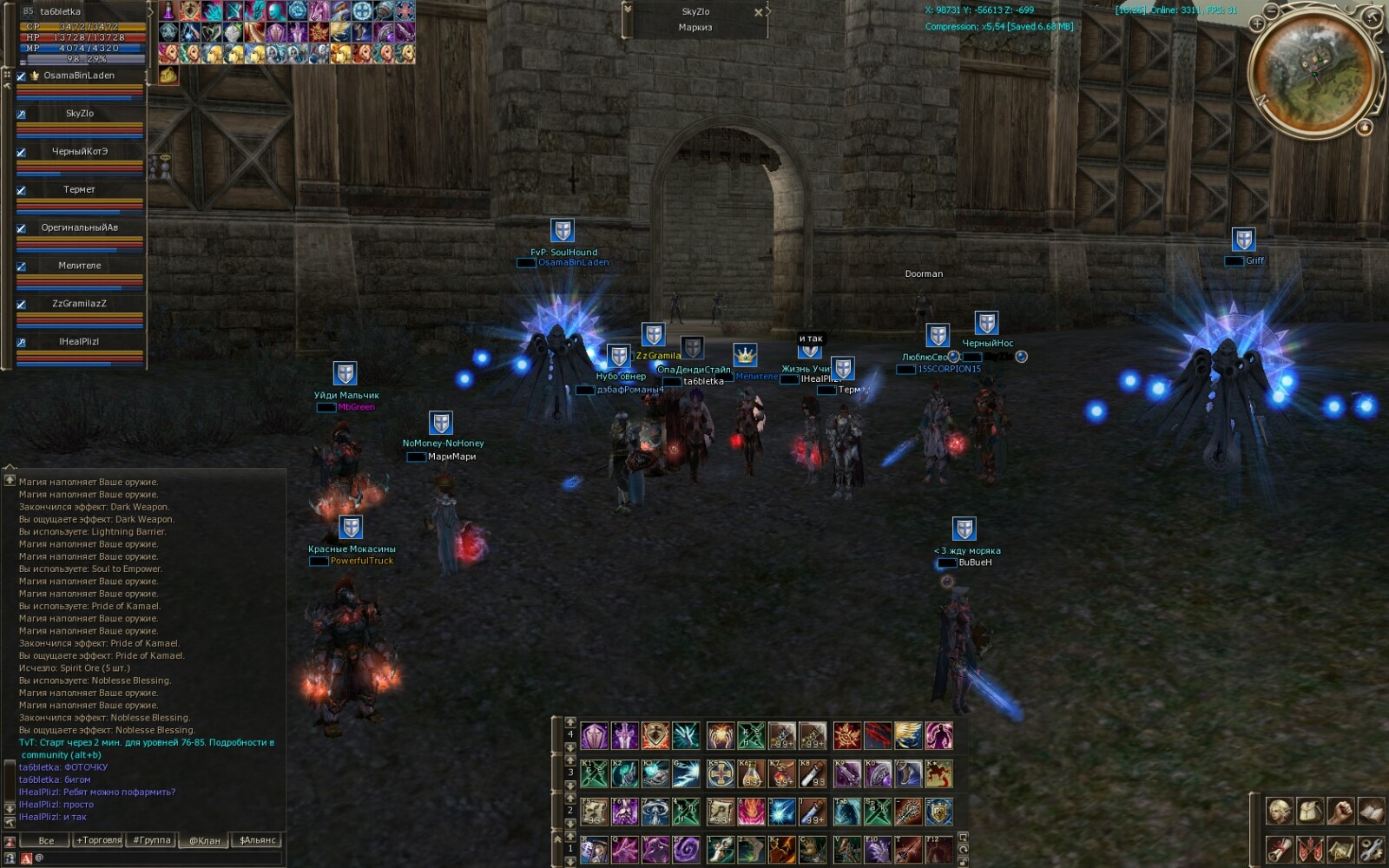Open the world map icon

pos(1340,848)
